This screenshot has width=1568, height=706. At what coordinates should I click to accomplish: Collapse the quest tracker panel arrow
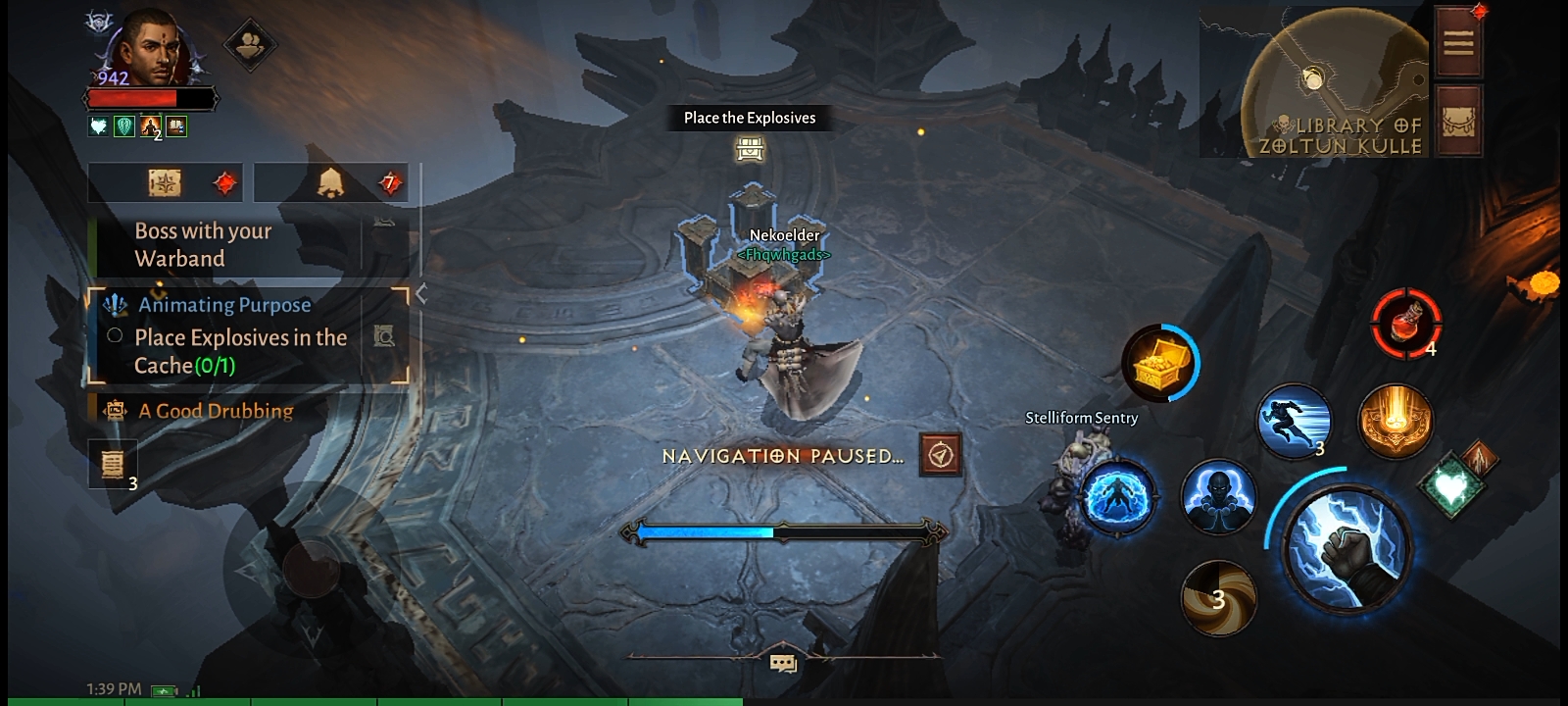[x=421, y=293]
